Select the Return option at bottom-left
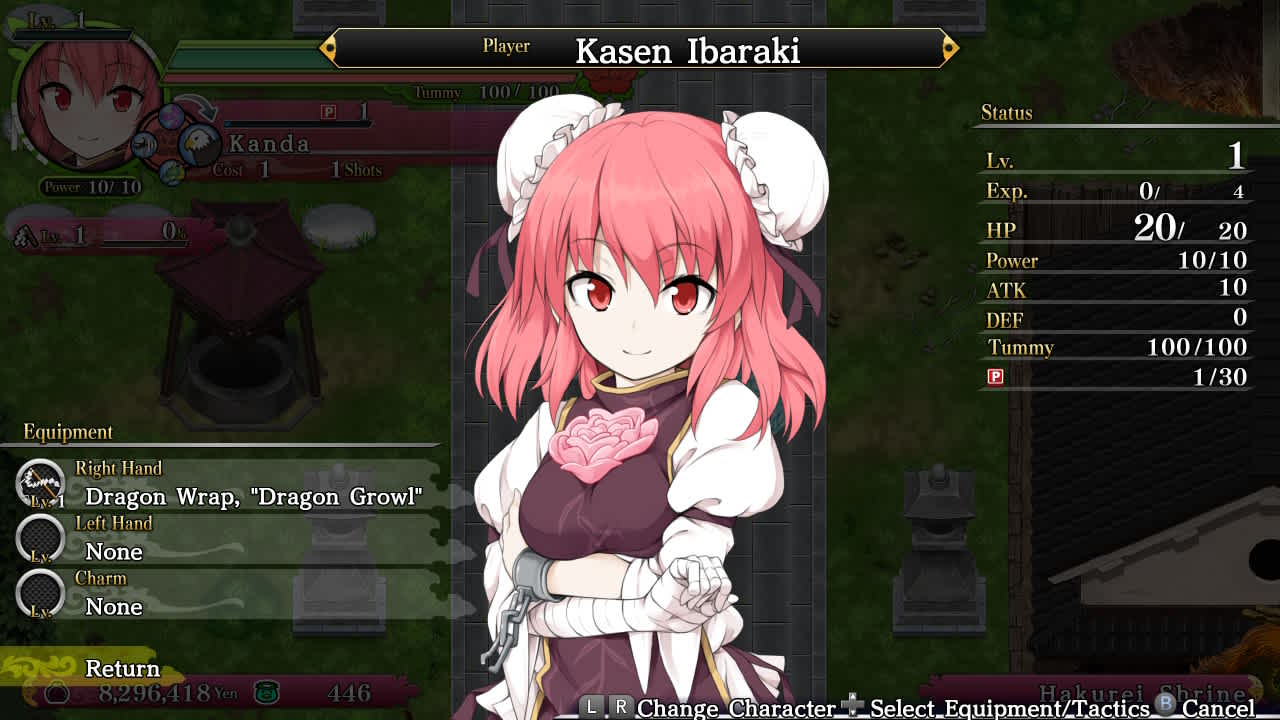The height and width of the screenshot is (720, 1280). click(121, 668)
